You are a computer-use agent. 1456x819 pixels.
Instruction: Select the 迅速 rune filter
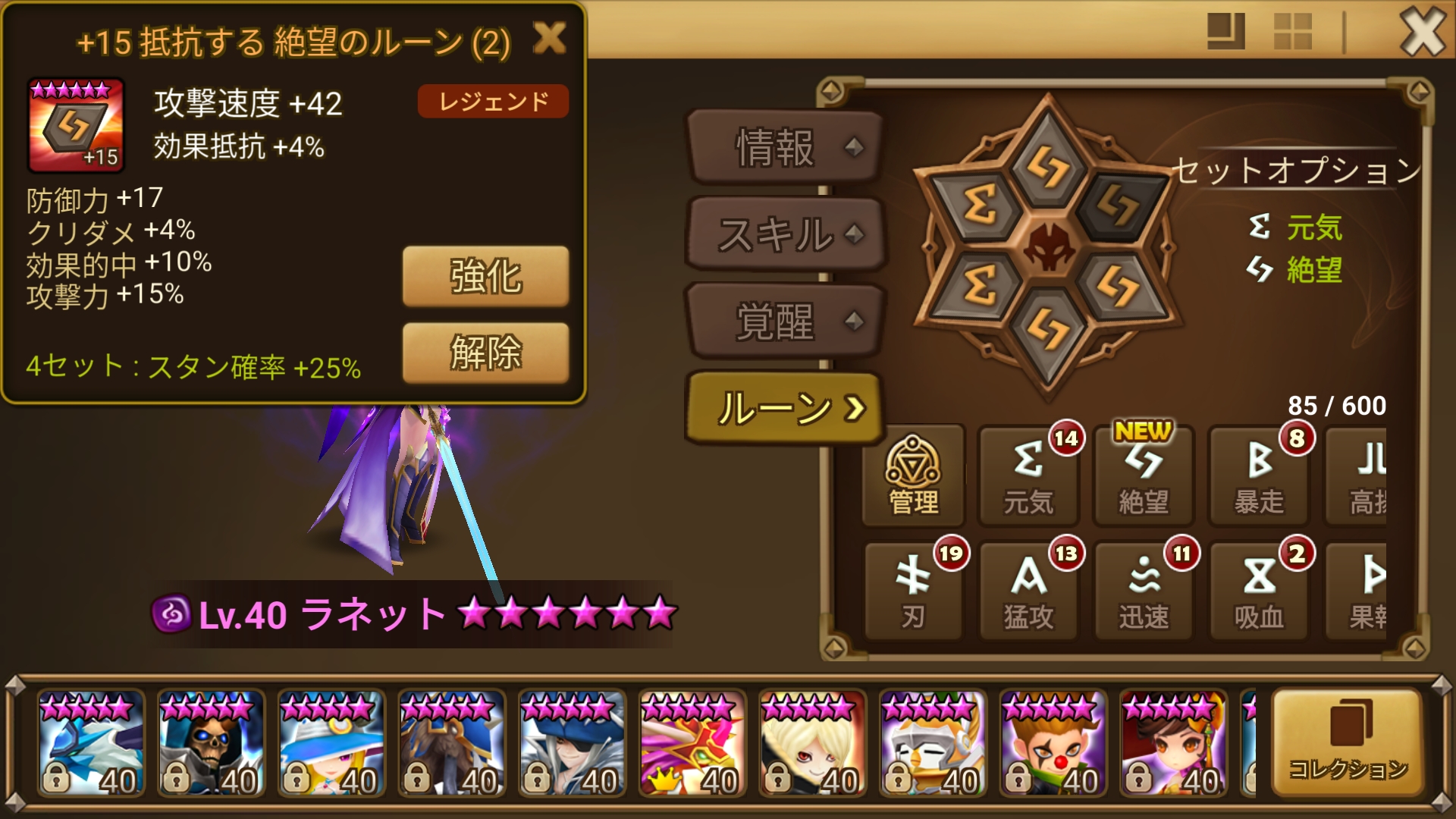[1144, 590]
